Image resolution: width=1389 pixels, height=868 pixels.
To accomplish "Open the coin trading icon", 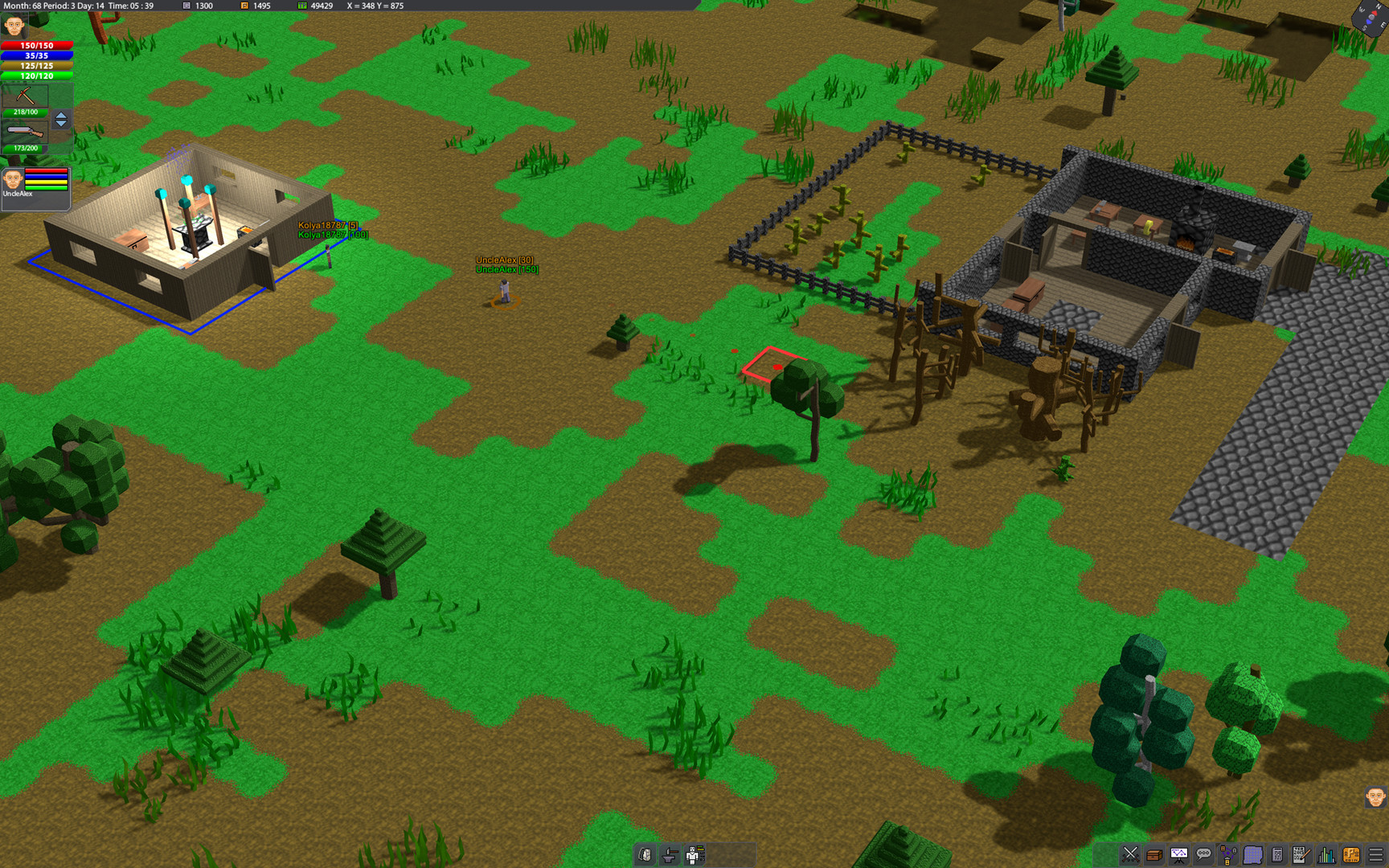I will click(1351, 854).
